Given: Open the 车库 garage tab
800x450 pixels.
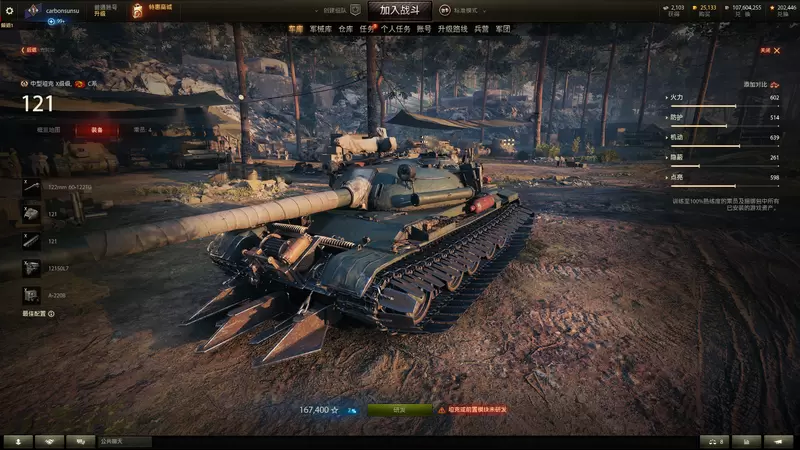Looking at the screenshot, I should [295, 29].
